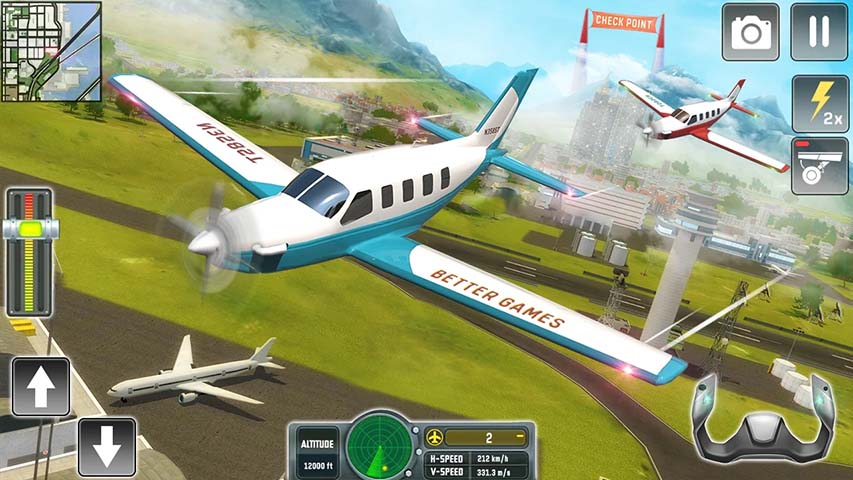The image size is (853, 480).
Task: Toggle the landing gear button
Action: 819,166
